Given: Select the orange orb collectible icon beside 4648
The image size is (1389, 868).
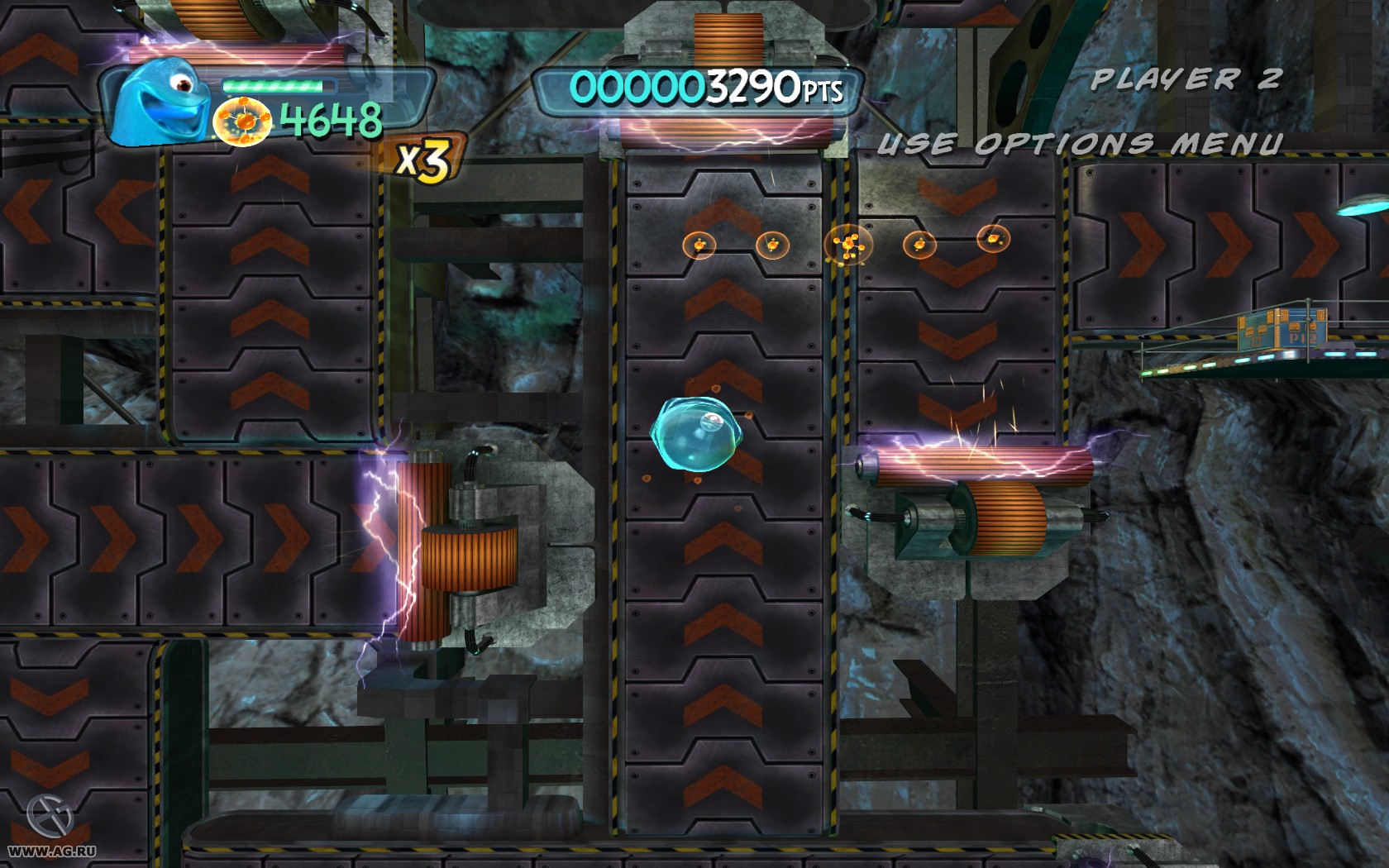Looking at the screenshot, I should tap(241, 122).
